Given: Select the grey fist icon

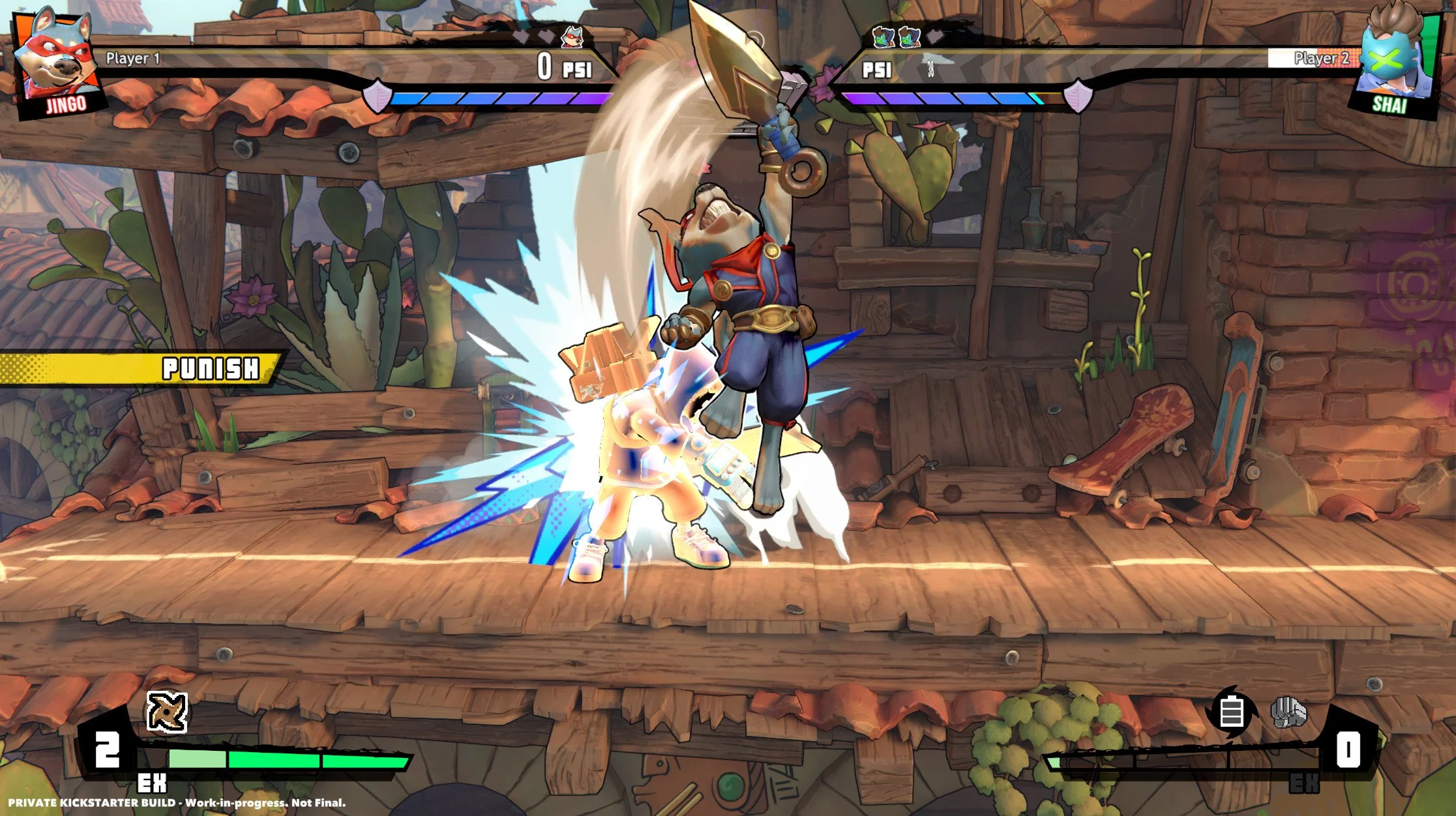Looking at the screenshot, I should click(1288, 712).
